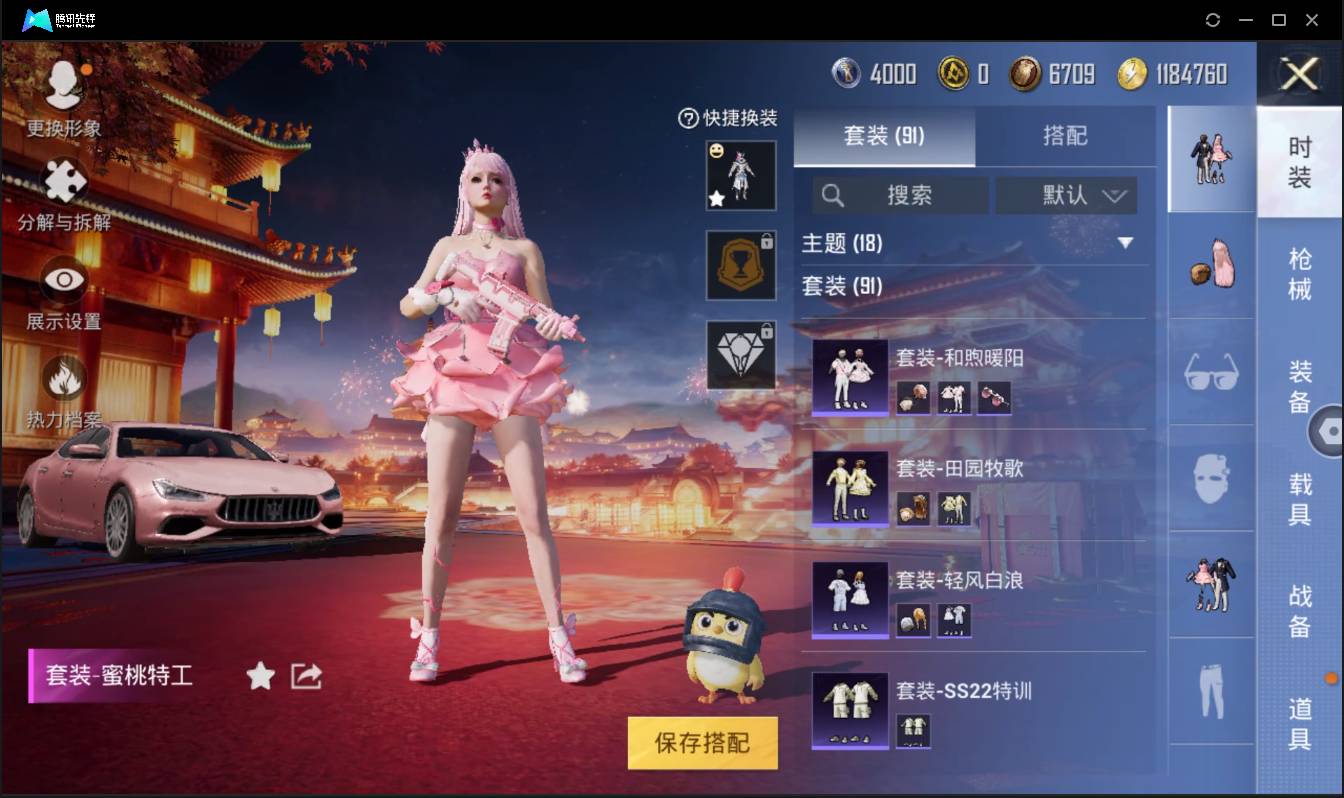Expand the 套装 (91) section

[x=843, y=286]
